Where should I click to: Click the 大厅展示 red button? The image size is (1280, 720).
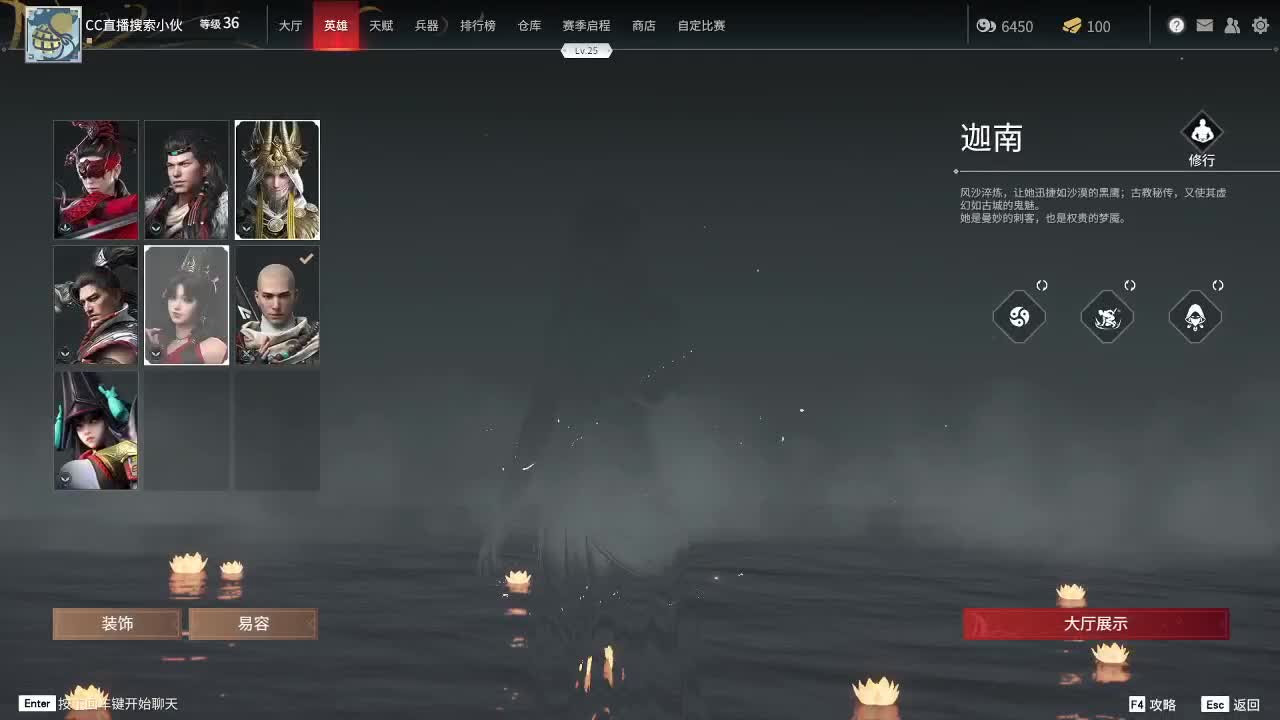[x=1093, y=623]
